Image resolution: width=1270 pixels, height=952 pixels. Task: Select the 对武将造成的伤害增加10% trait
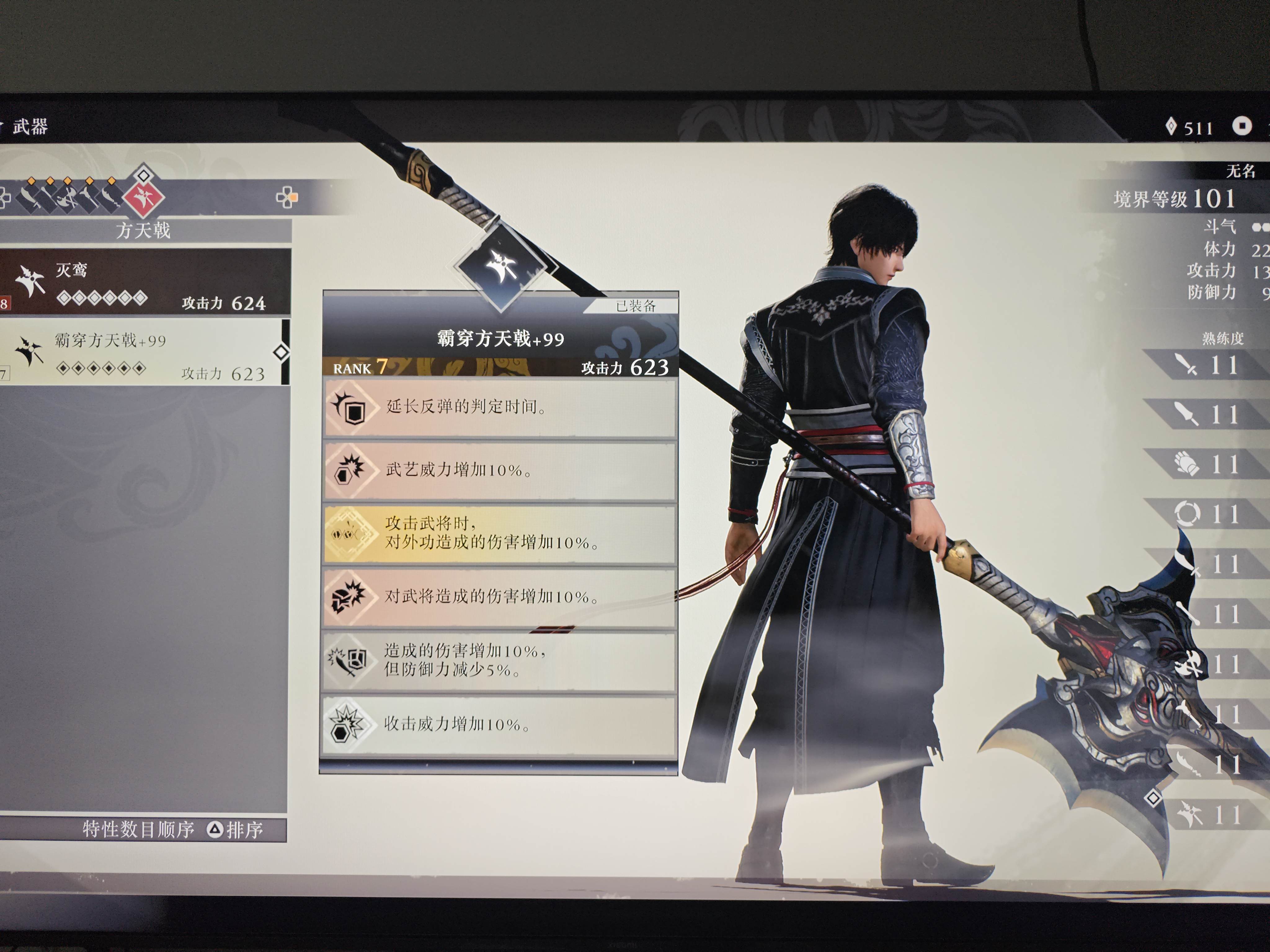(x=500, y=597)
